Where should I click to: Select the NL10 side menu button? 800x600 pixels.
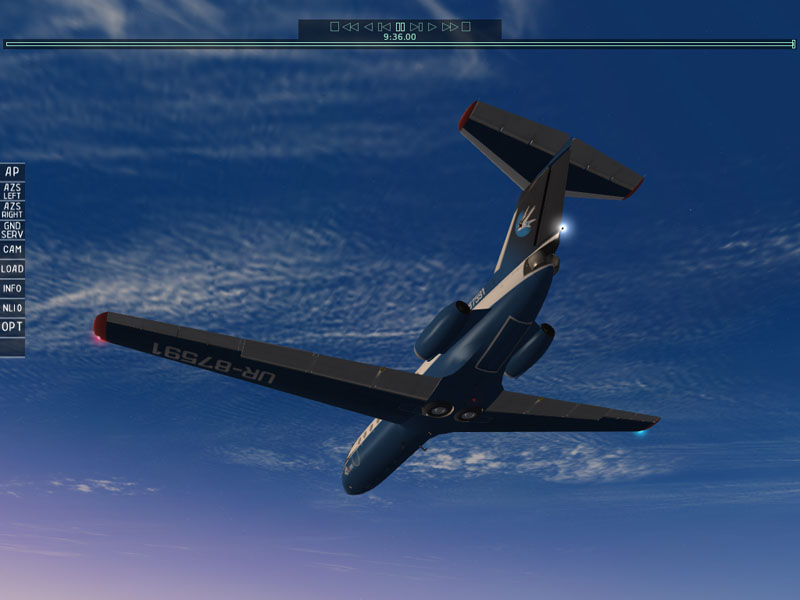tap(12, 308)
